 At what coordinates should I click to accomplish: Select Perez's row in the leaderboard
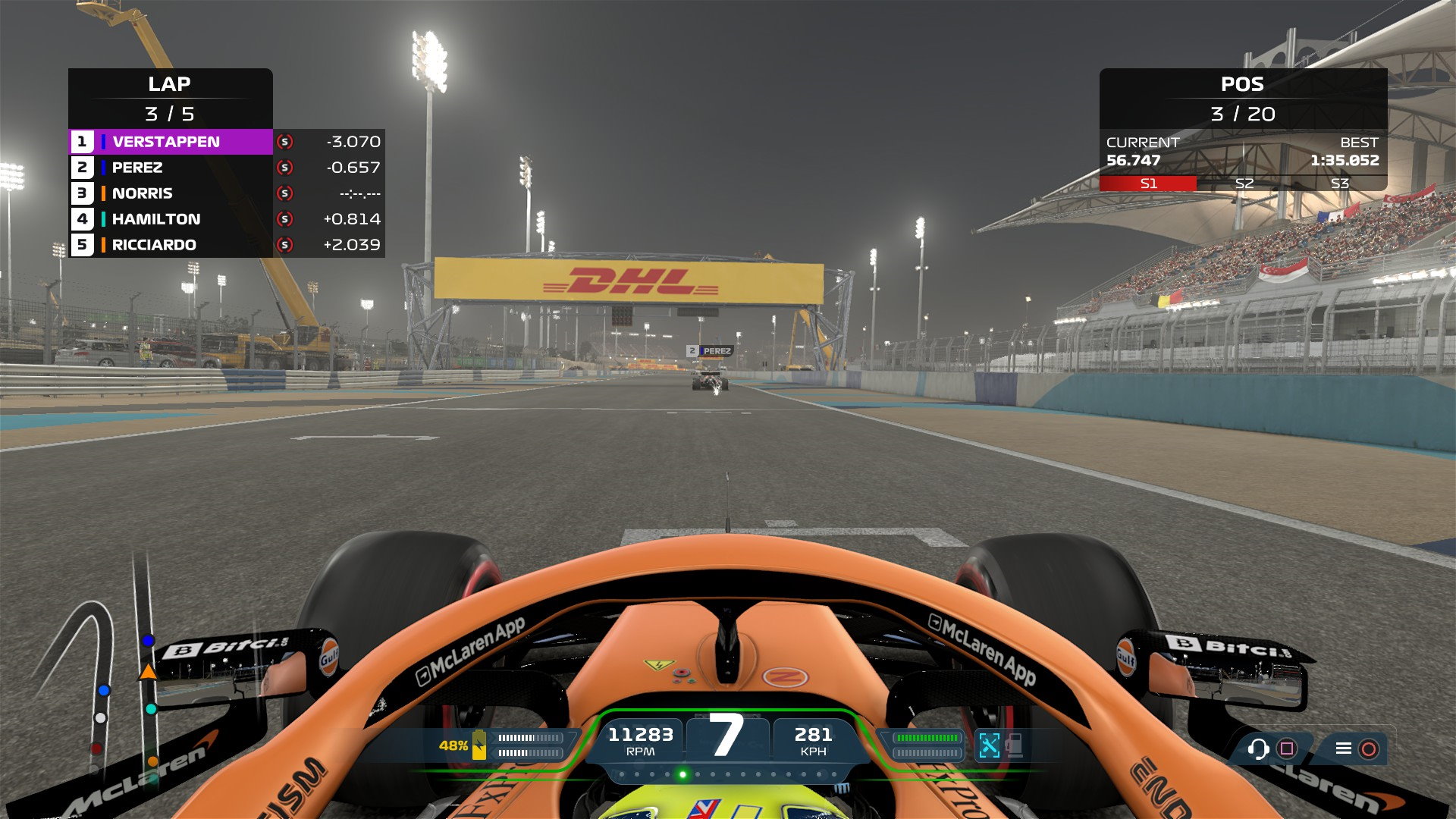[171, 168]
